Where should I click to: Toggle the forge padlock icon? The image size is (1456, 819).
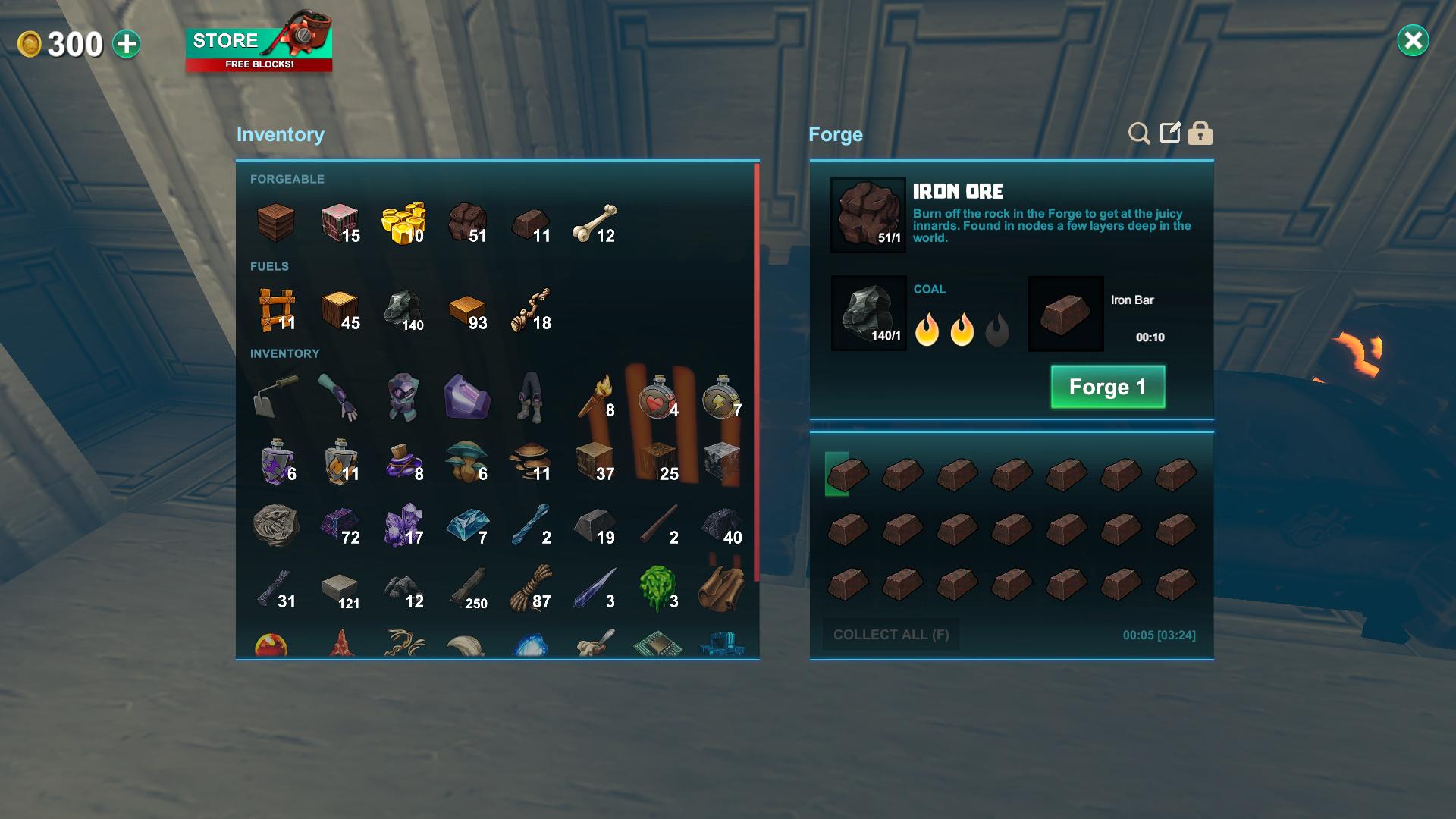1200,133
